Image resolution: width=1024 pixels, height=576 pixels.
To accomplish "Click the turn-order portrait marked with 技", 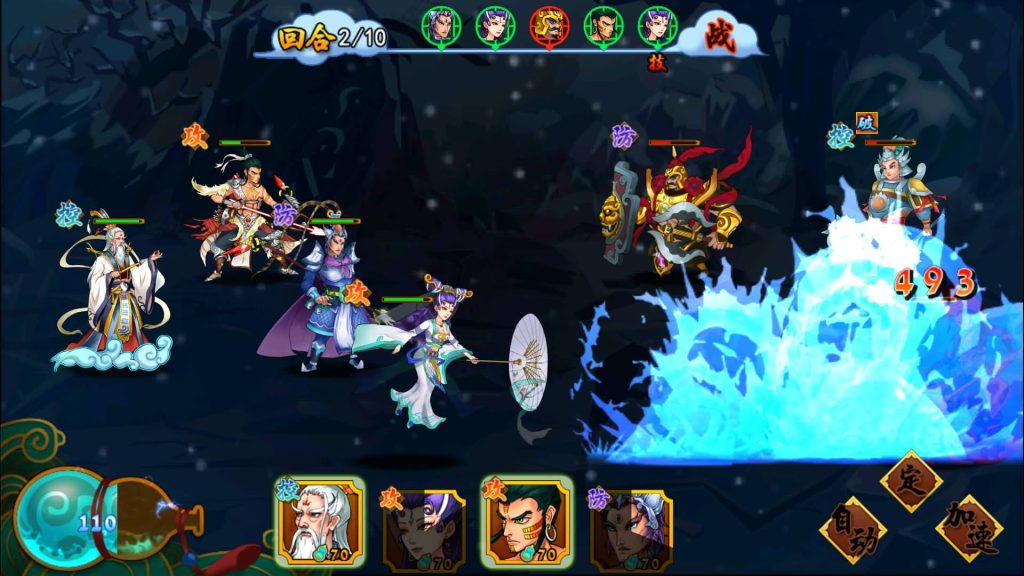I will tap(658, 26).
